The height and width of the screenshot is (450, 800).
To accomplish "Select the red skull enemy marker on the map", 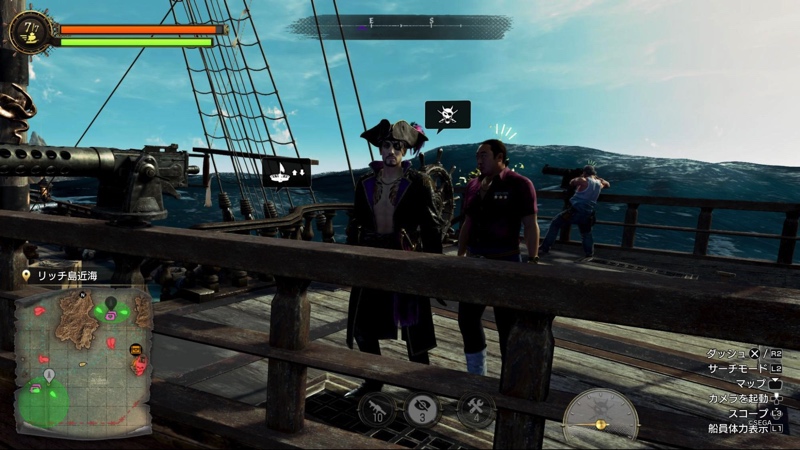I will pyautogui.click(x=139, y=367).
